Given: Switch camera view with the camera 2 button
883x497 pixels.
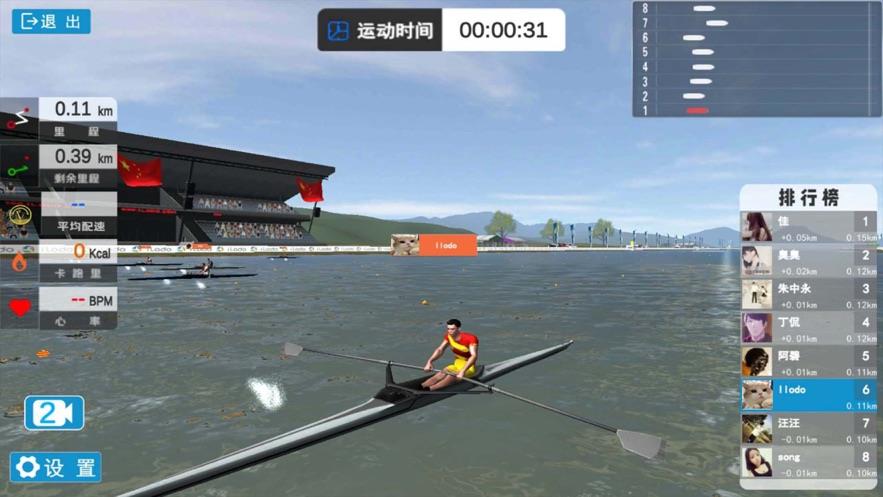Looking at the screenshot, I should point(54,413).
